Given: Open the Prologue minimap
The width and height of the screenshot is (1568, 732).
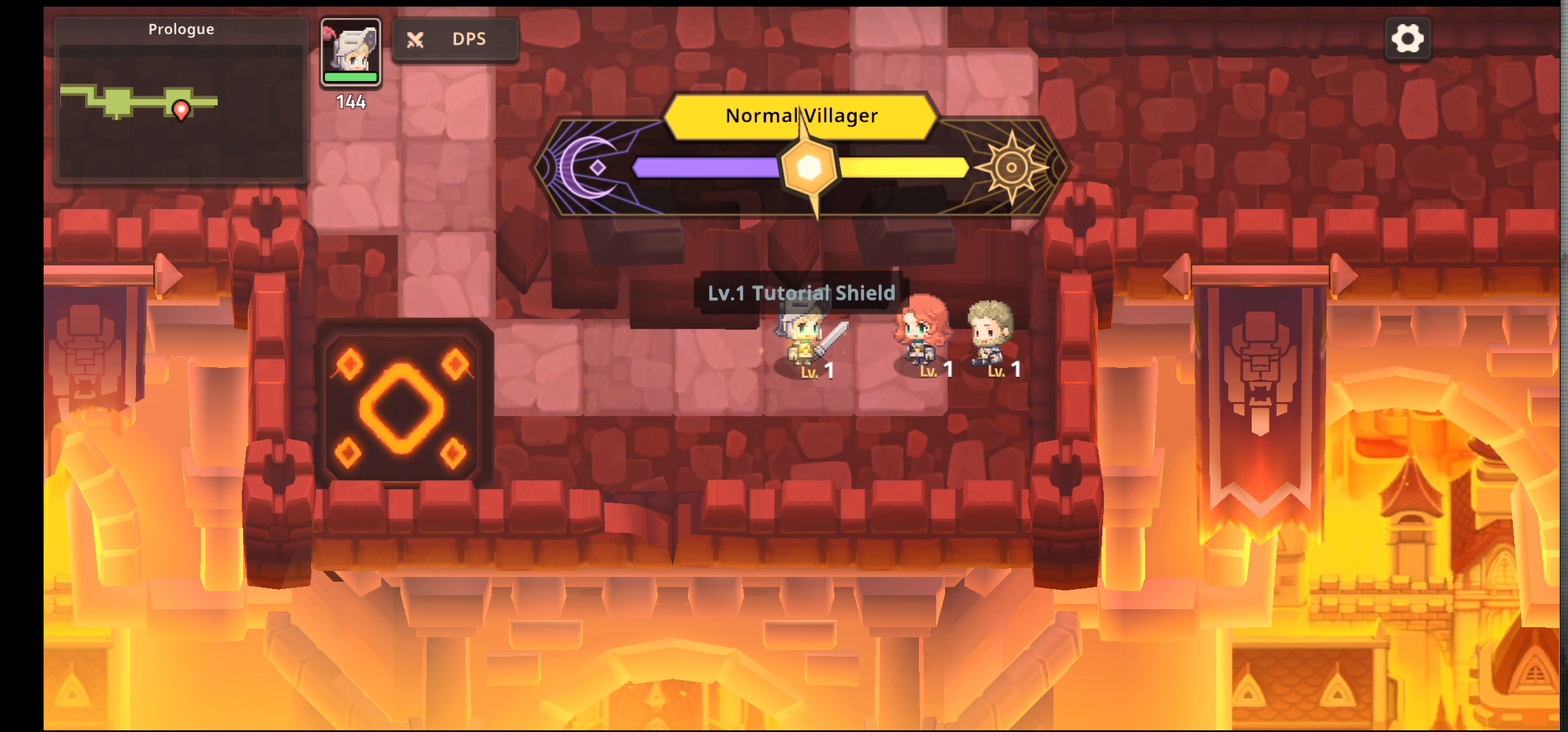Looking at the screenshot, I should click(x=181, y=101).
